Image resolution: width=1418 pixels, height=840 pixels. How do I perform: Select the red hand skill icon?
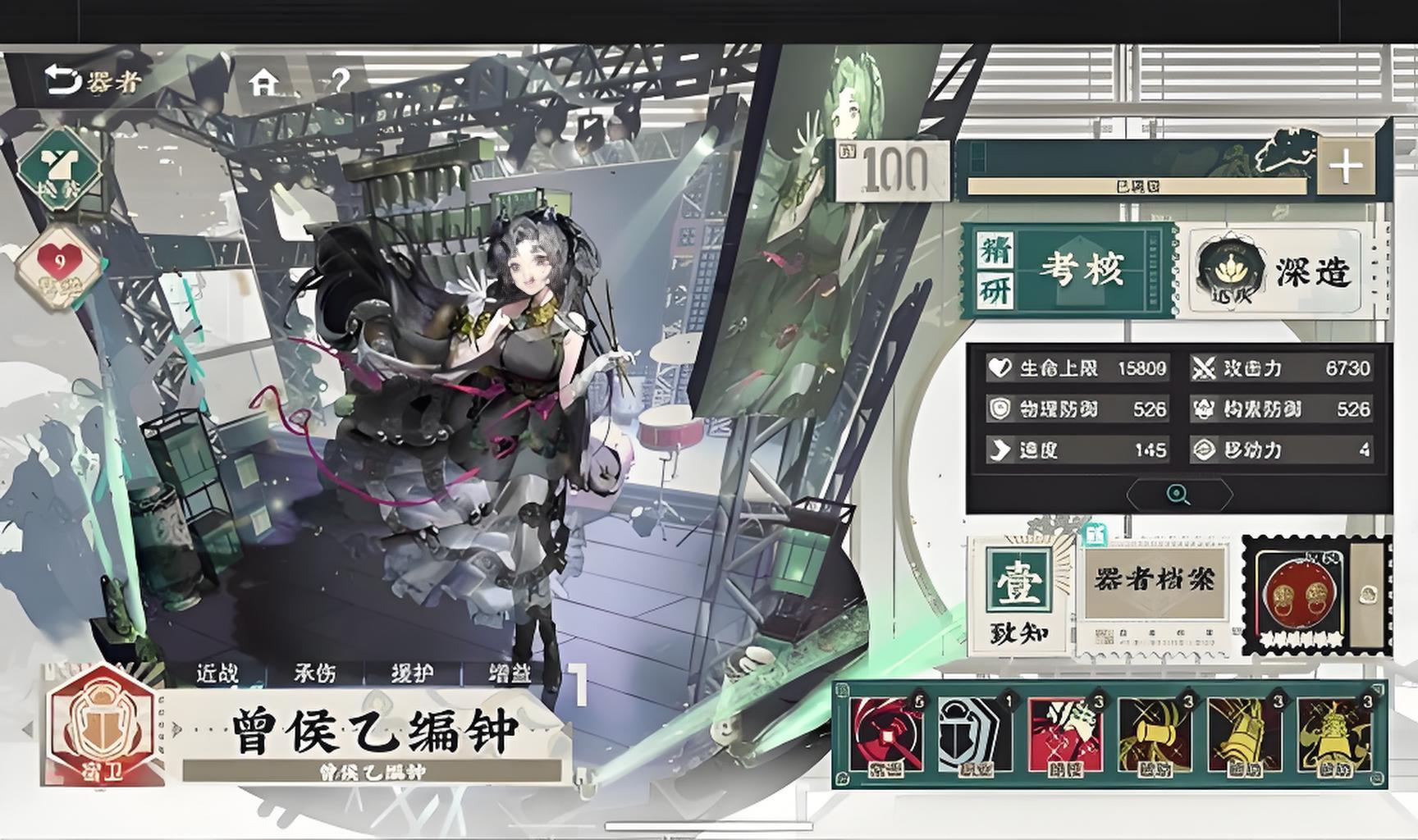(x=1064, y=735)
